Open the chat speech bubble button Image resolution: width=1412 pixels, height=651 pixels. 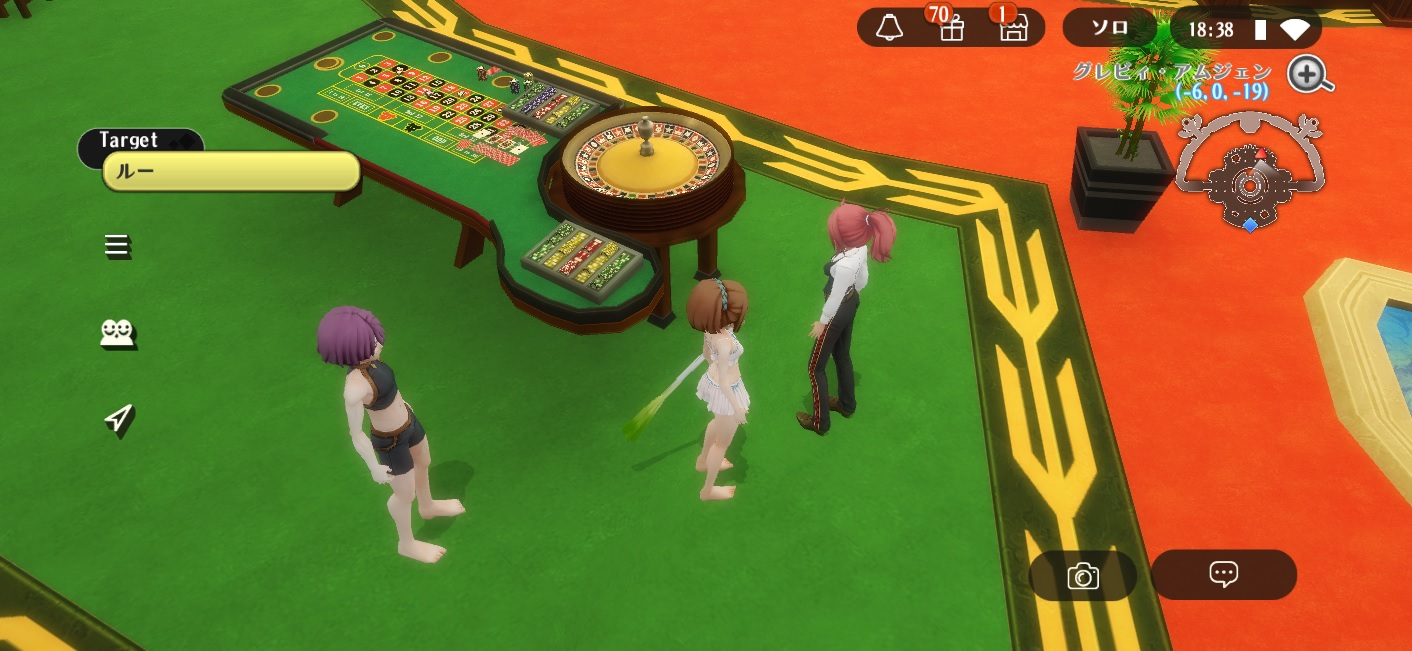pos(1223,574)
